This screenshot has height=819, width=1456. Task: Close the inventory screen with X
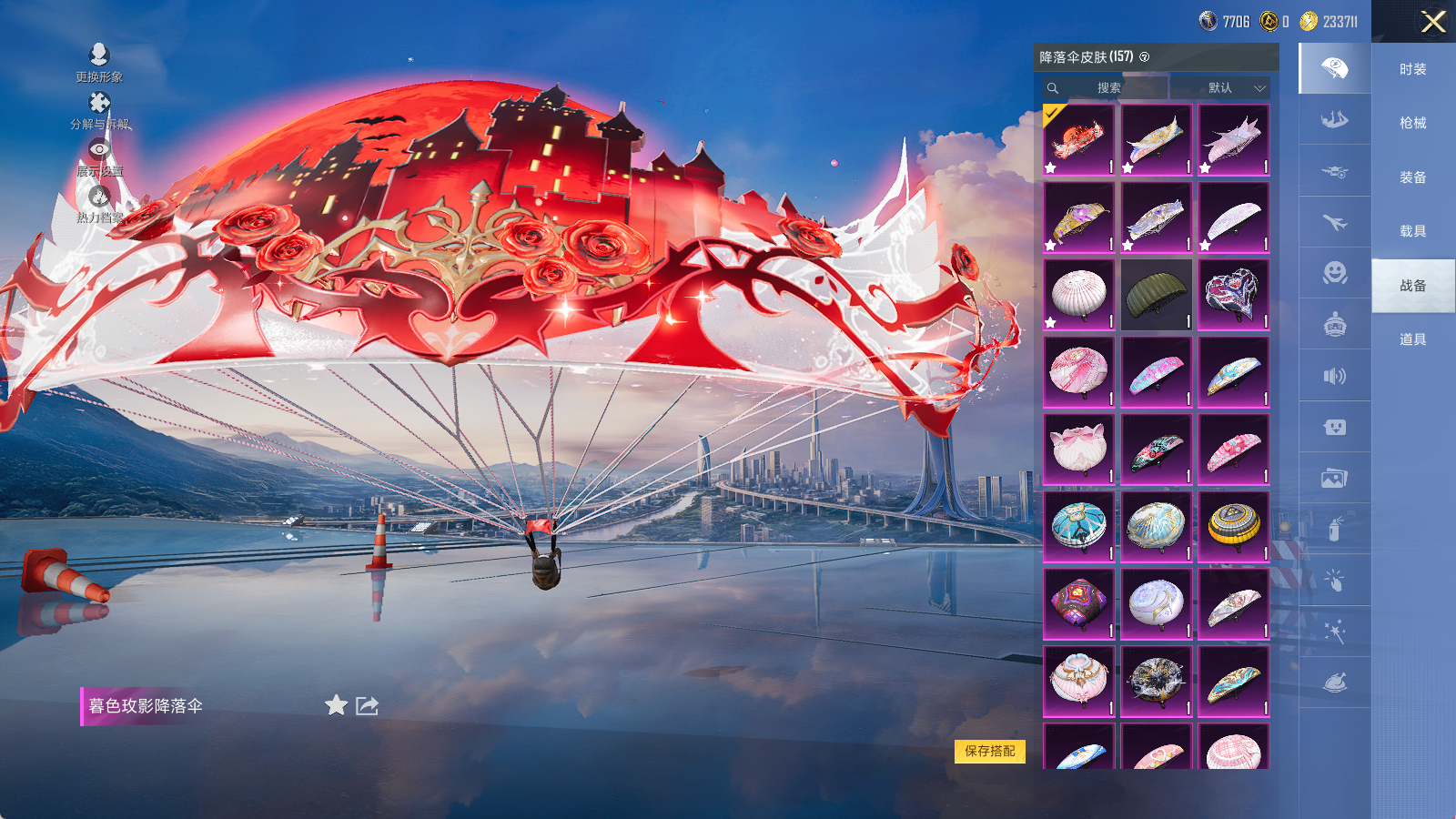pyautogui.click(x=1433, y=22)
